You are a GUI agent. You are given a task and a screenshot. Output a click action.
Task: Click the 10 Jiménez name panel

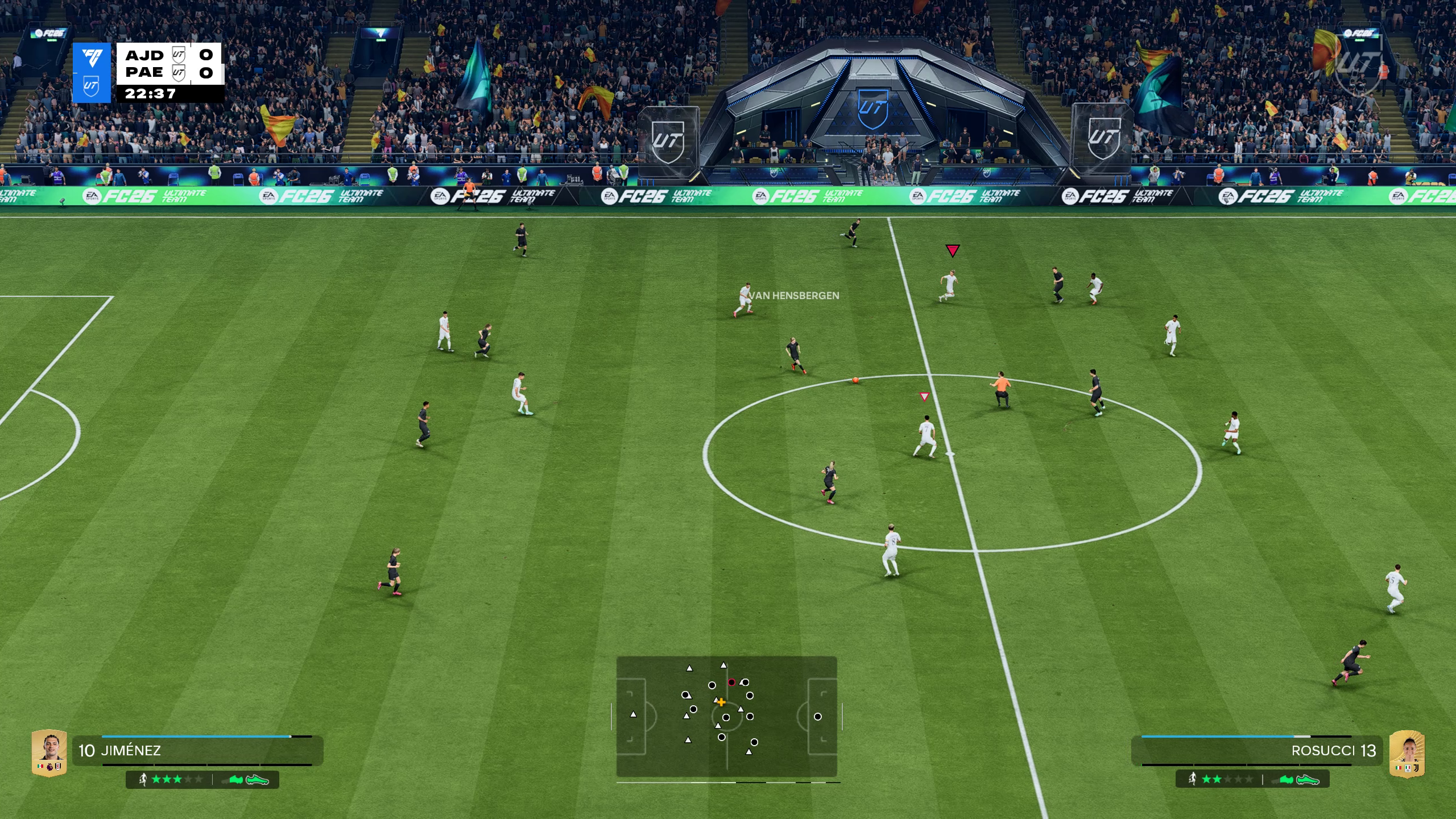(197, 751)
